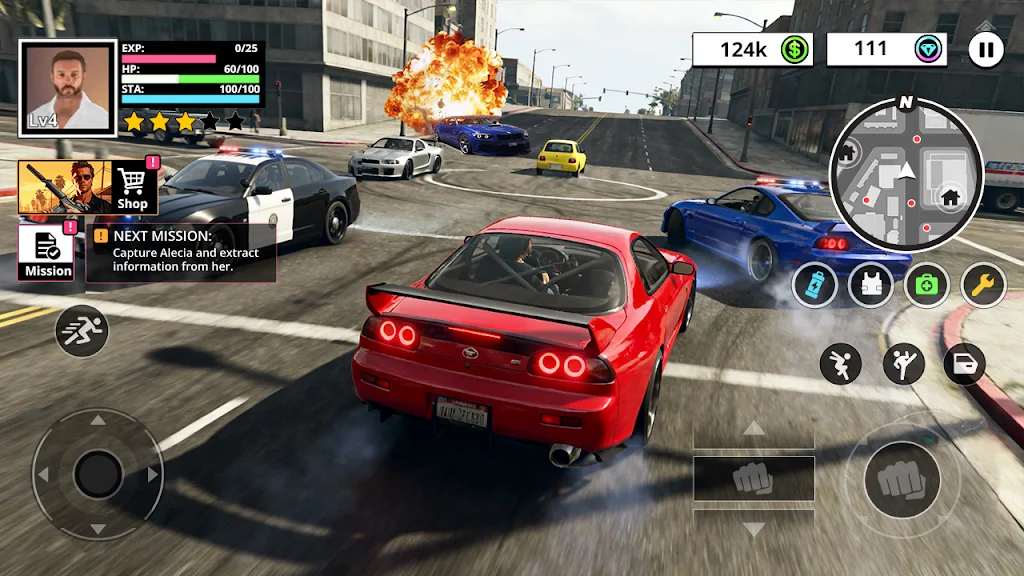This screenshot has height=576, width=1024.
Task: Select the fist in the weapon switcher
Action: coord(753,478)
